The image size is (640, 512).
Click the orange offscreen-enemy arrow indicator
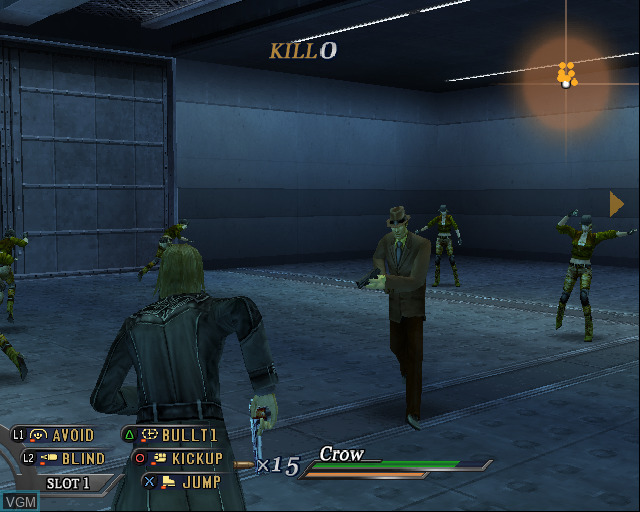[617, 204]
